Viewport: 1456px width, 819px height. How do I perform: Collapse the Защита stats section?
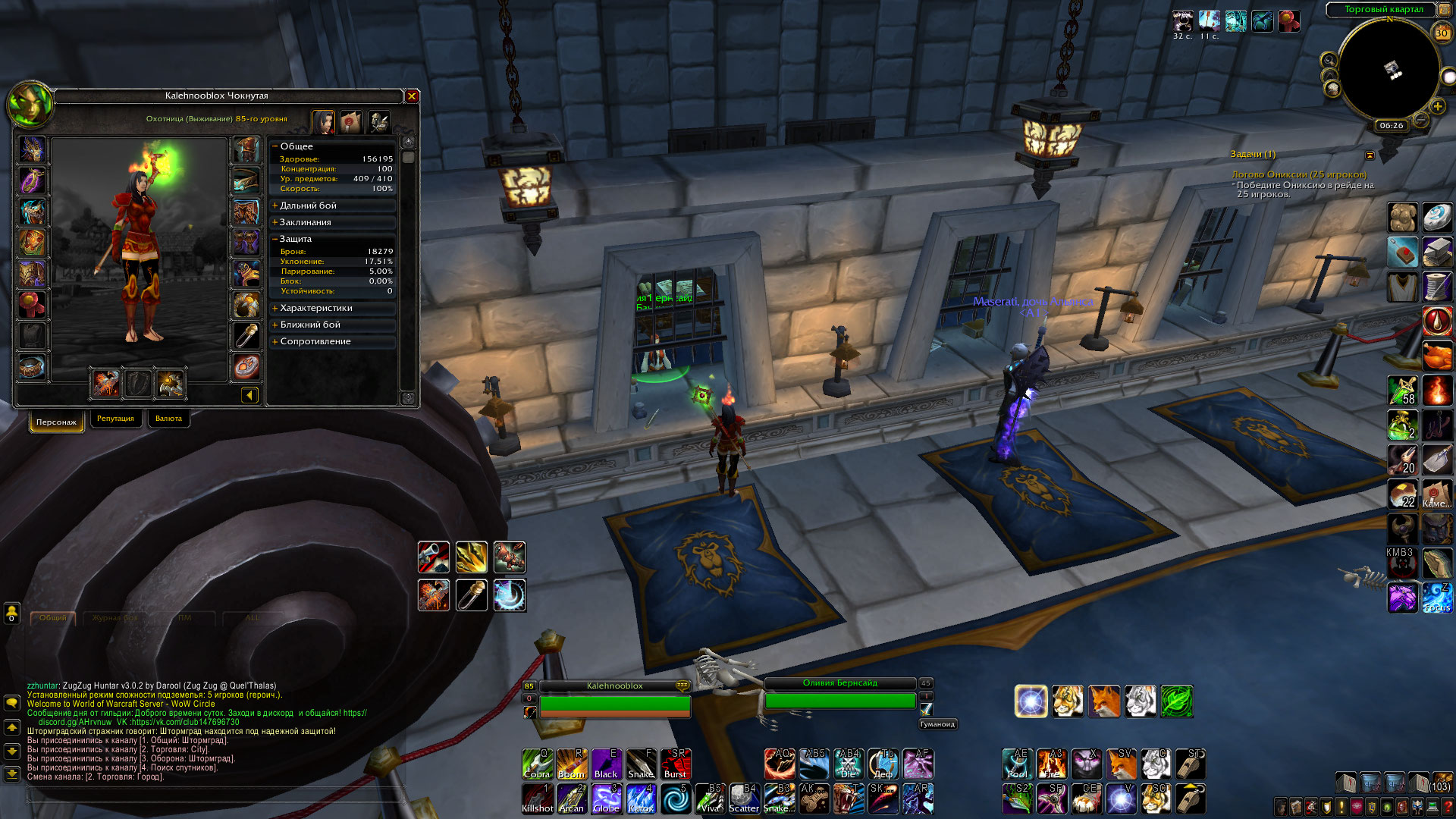tap(295, 239)
